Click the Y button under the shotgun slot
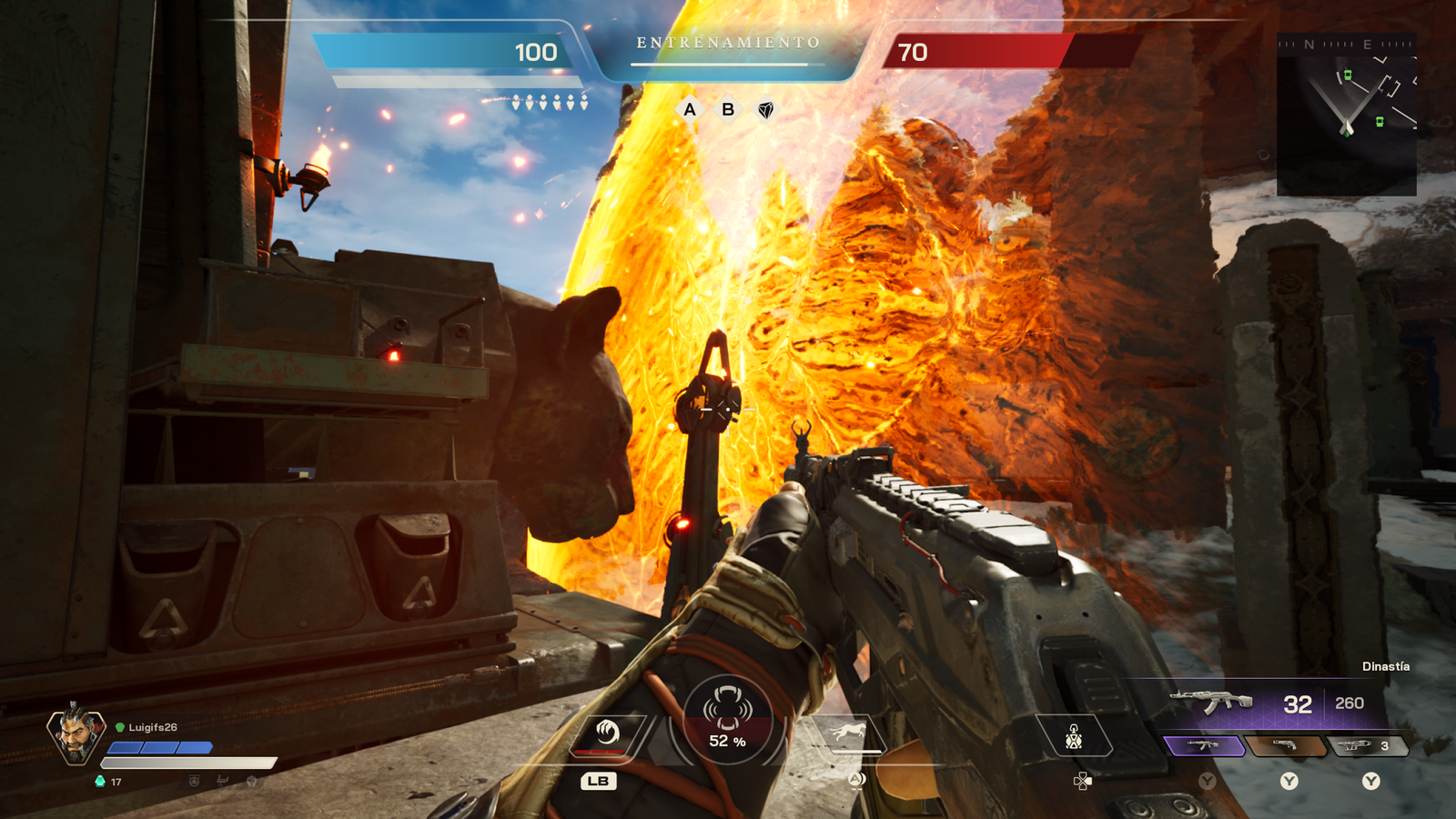Screen dimensions: 1456x819 pyautogui.click(x=1289, y=782)
